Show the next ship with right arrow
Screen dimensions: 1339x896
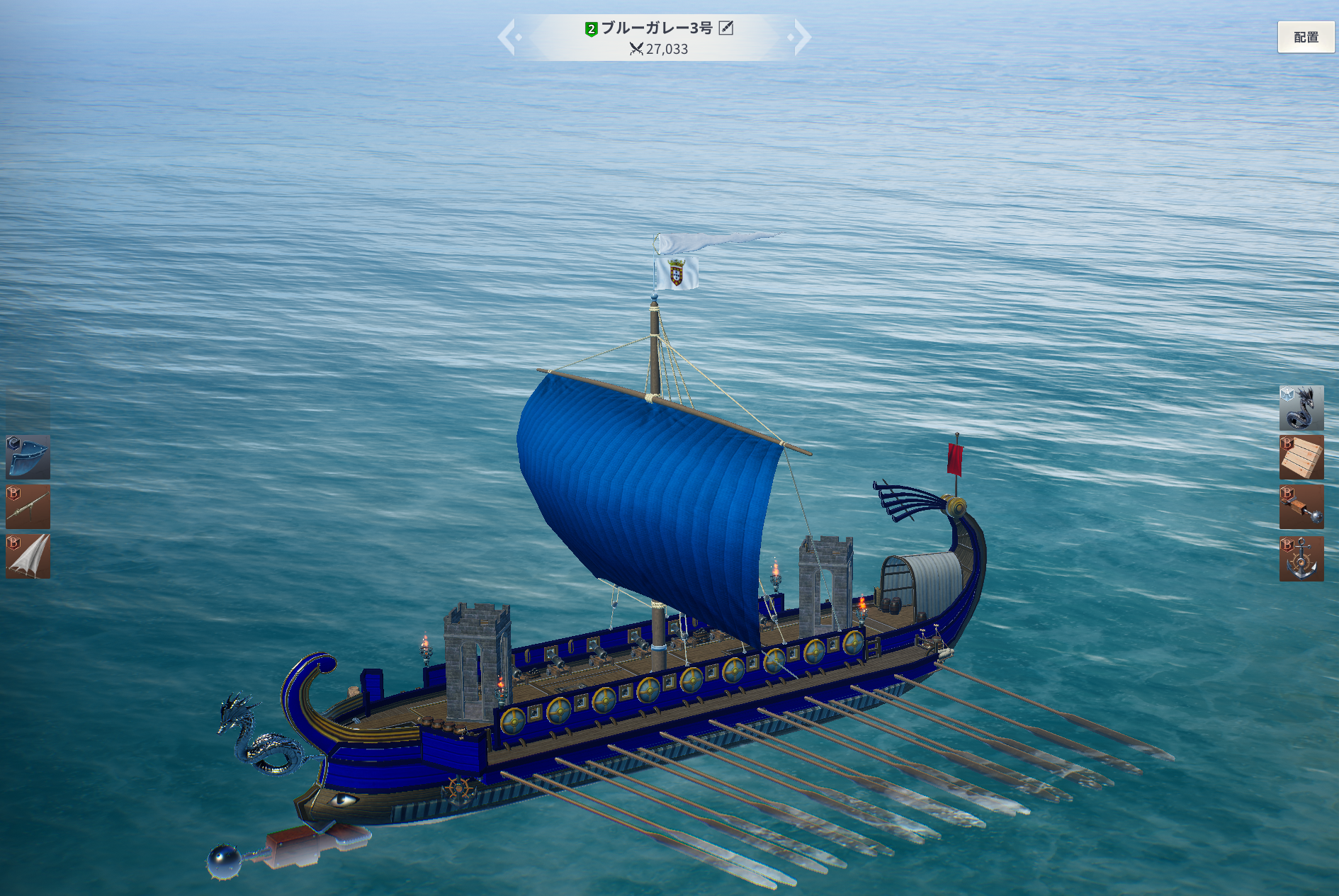coord(801,37)
